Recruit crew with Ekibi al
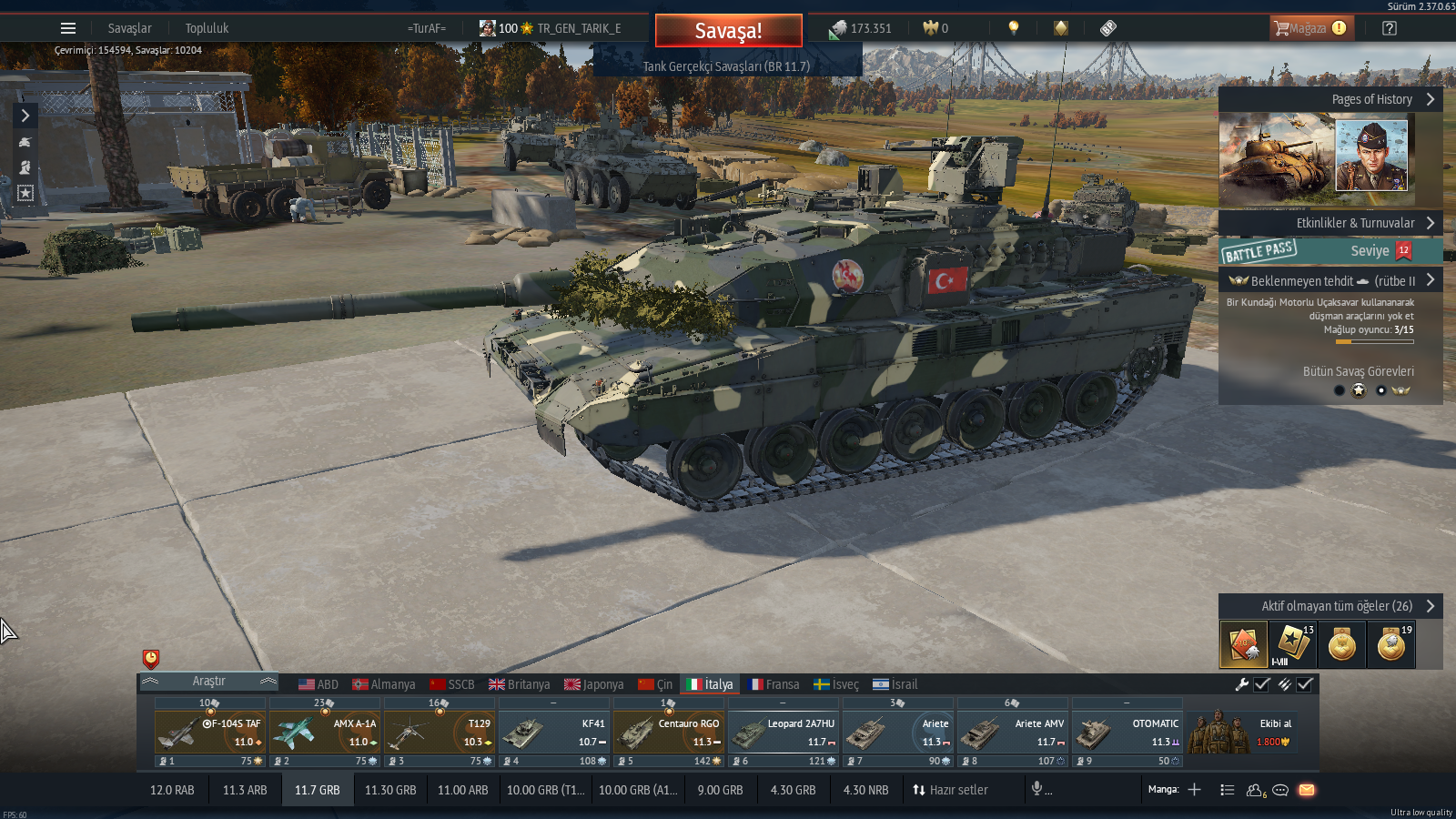Screen dimensions: 1456x819 point(1252,733)
